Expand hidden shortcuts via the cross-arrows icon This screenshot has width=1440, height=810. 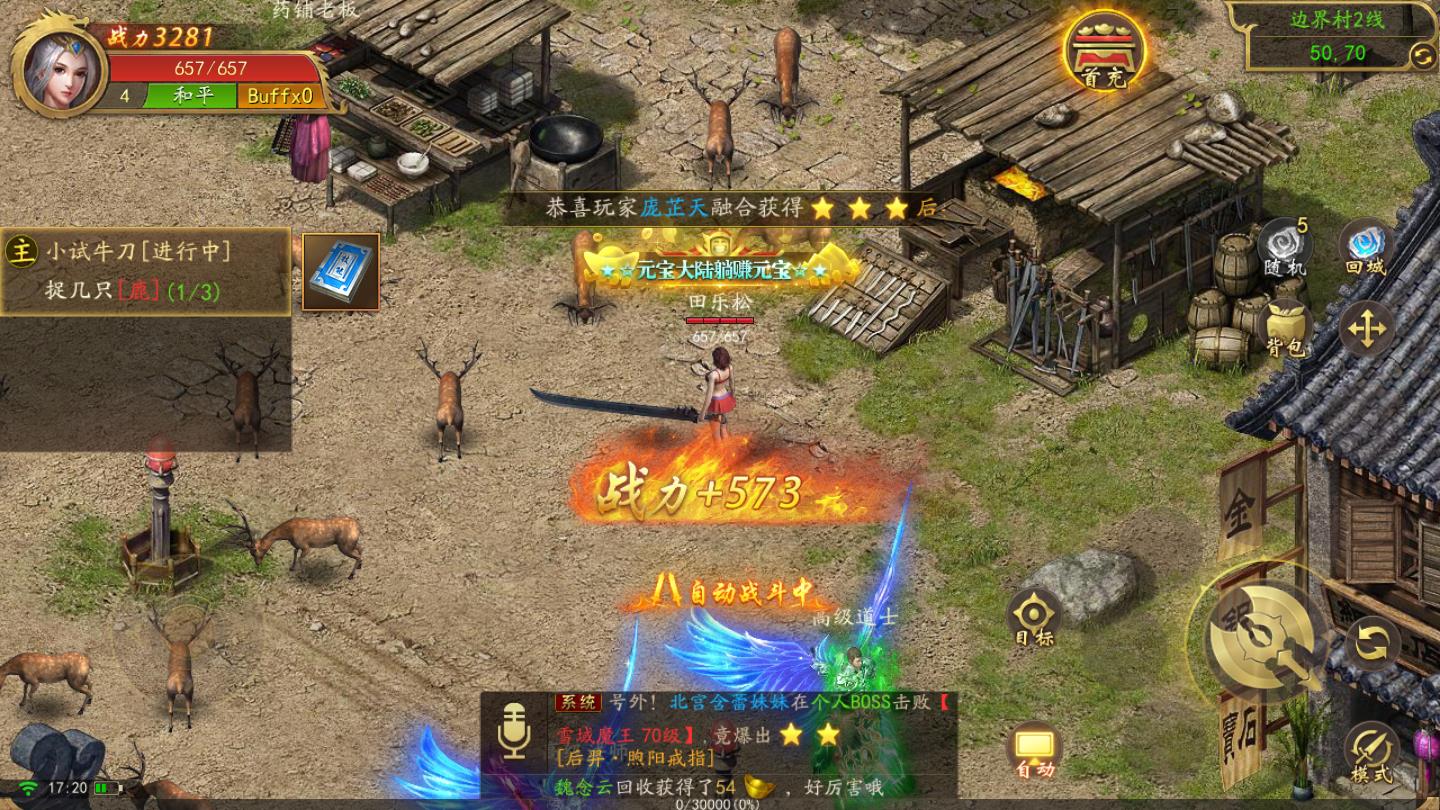(x=1366, y=329)
